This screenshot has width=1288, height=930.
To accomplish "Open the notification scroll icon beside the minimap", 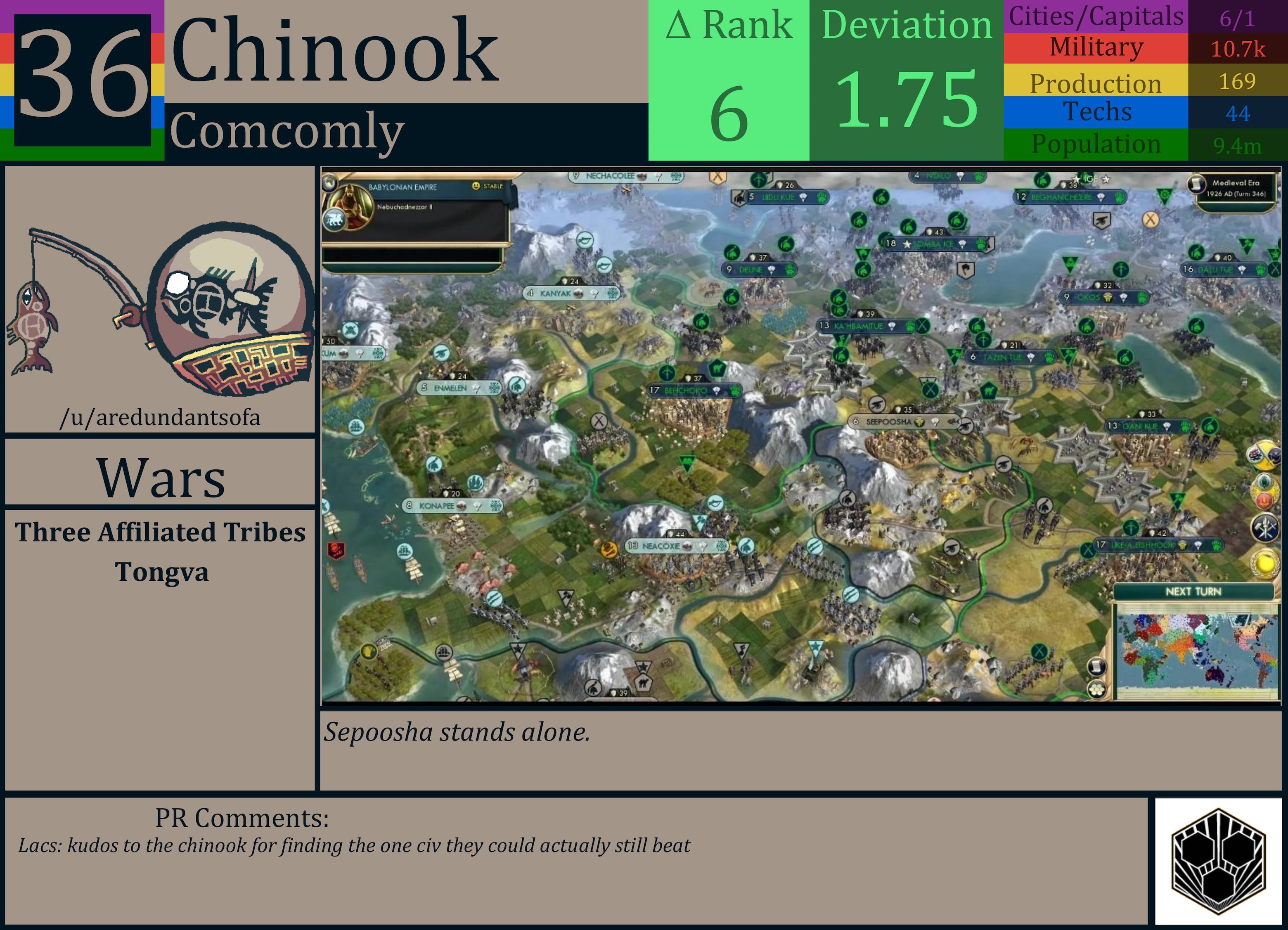I will click(1097, 666).
